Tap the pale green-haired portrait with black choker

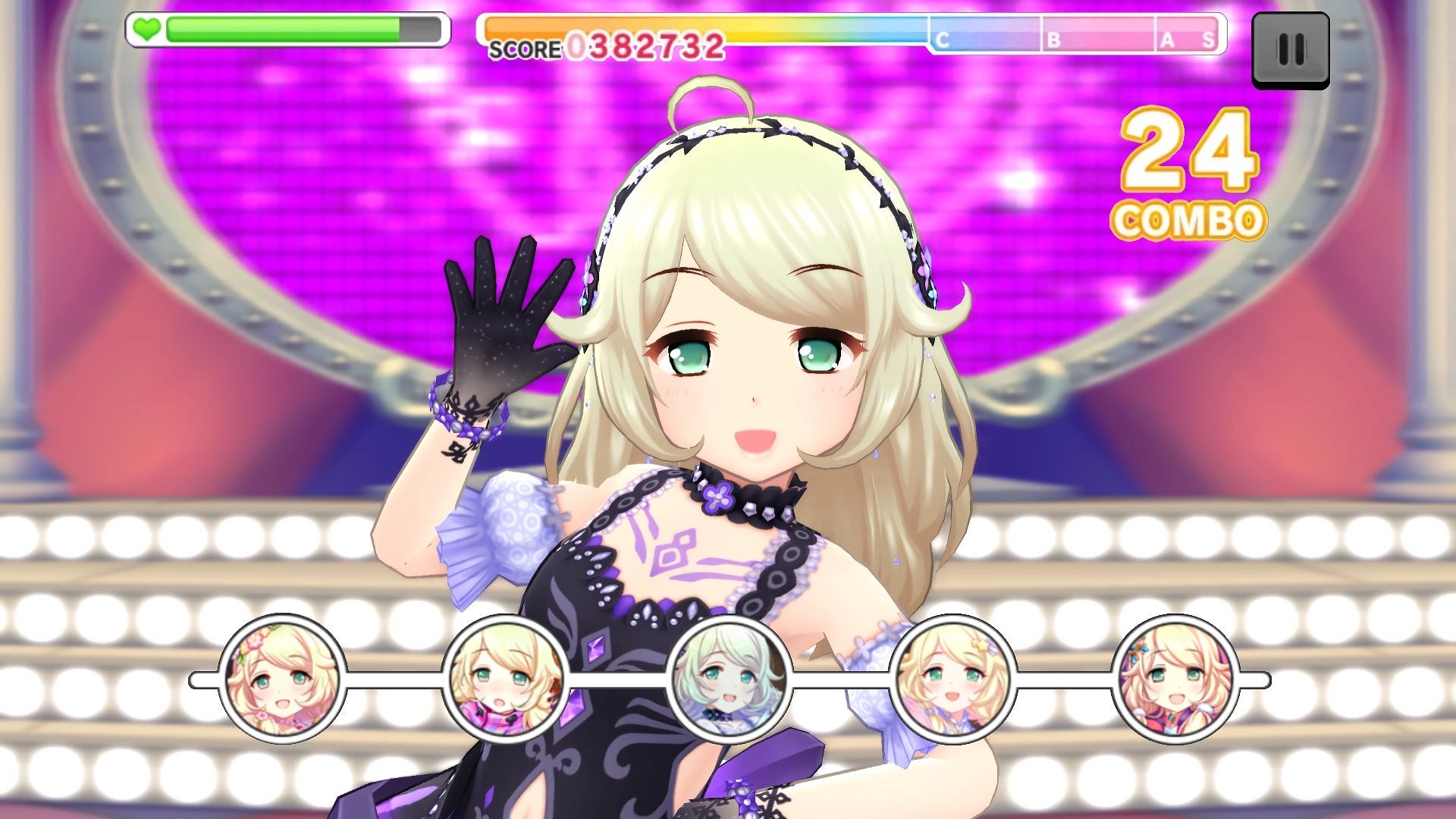point(728,679)
